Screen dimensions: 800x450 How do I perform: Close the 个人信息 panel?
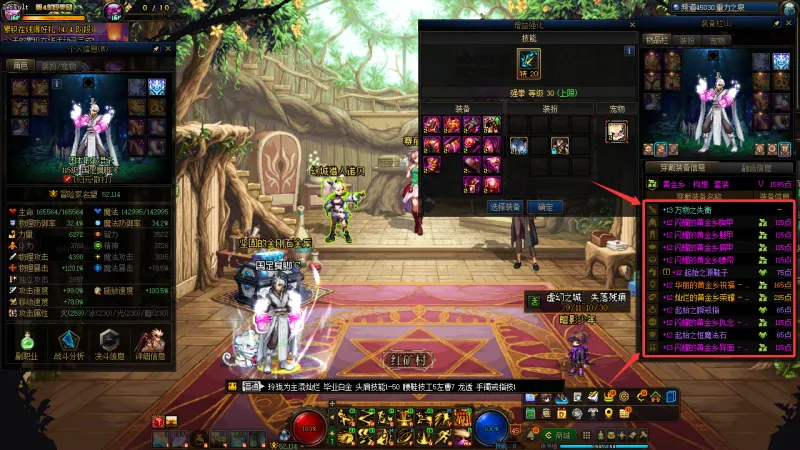[170, 48]
